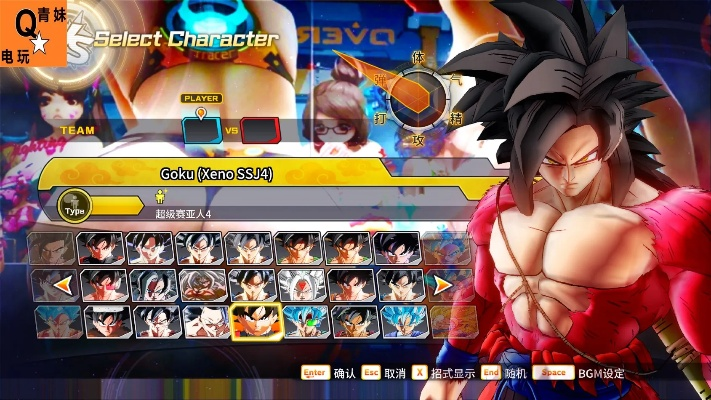The height and width of the screenshot is (400, 711).
Task: Choose the blue player team slot
Action: [201, 130]
